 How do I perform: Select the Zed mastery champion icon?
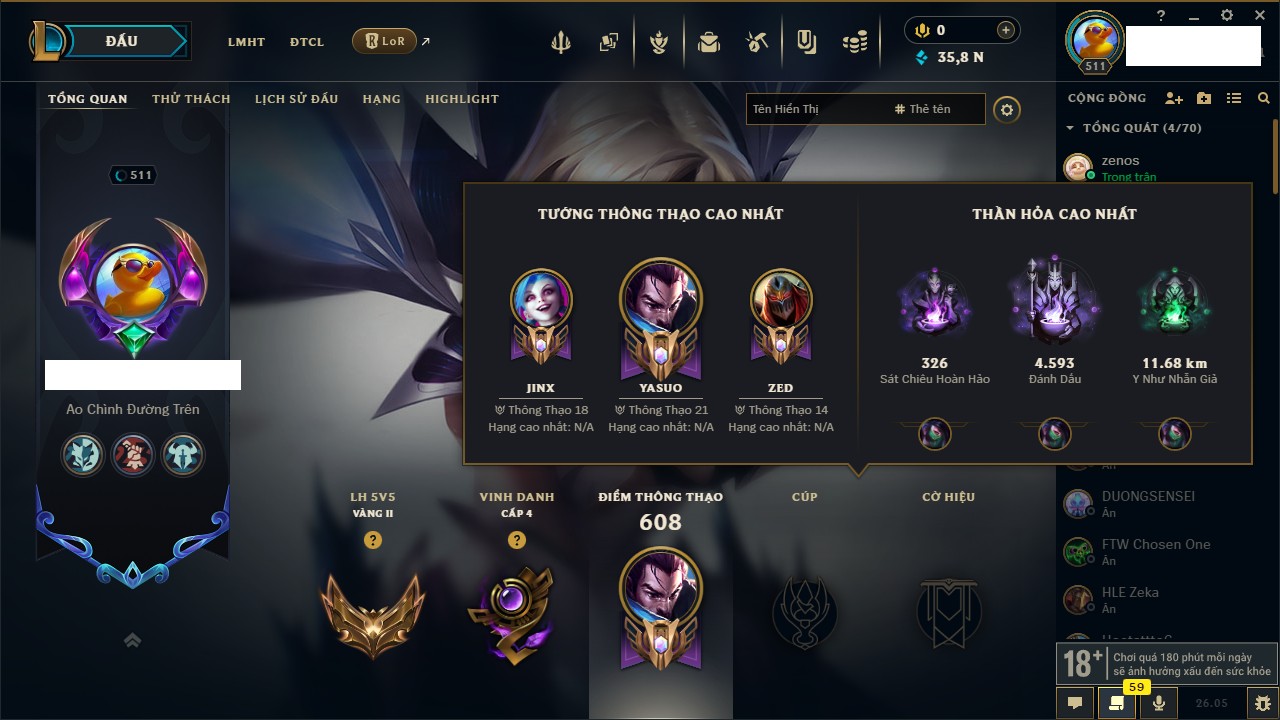point(781,300)
